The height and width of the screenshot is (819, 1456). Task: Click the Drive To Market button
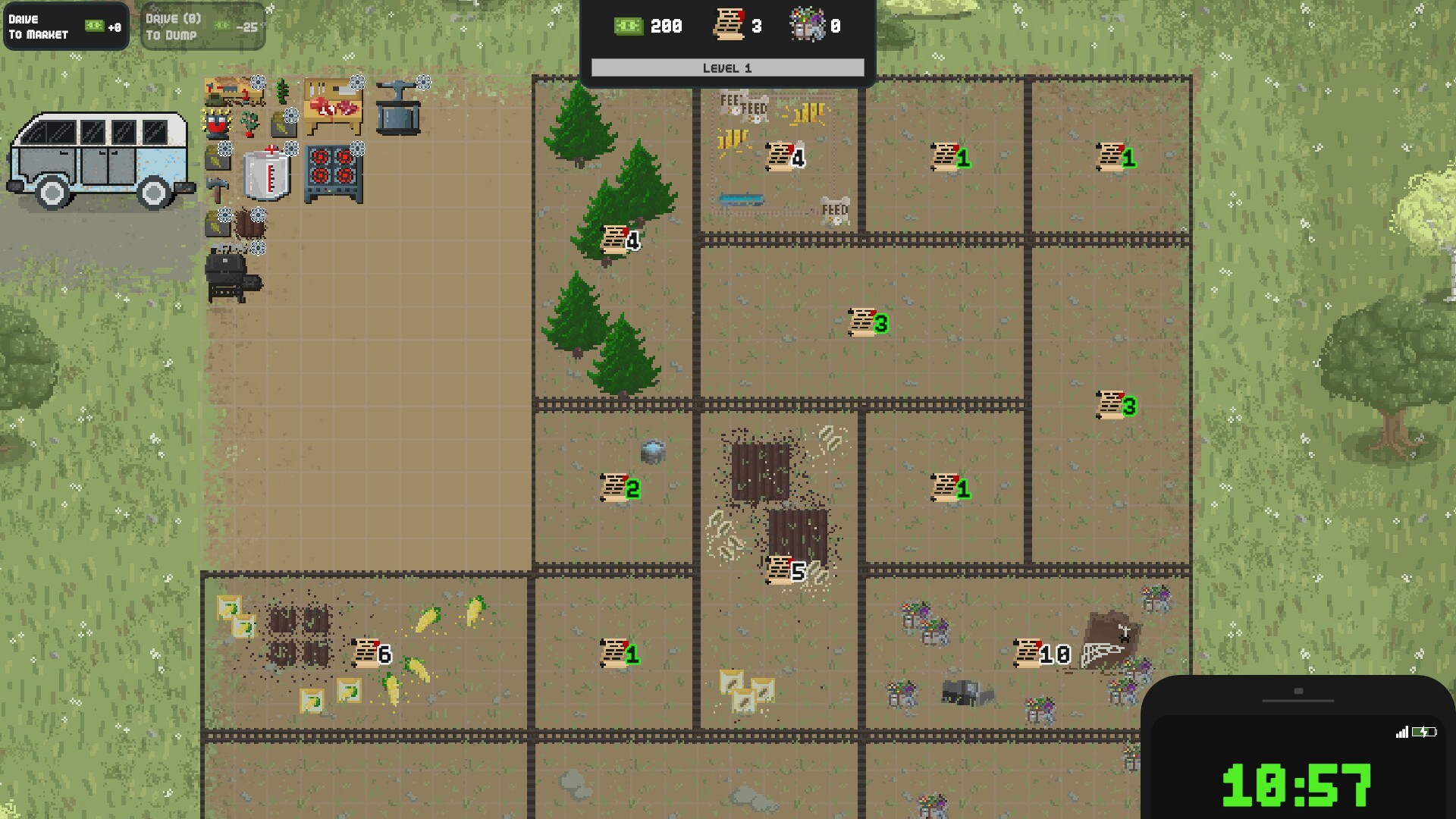(66, 27)
